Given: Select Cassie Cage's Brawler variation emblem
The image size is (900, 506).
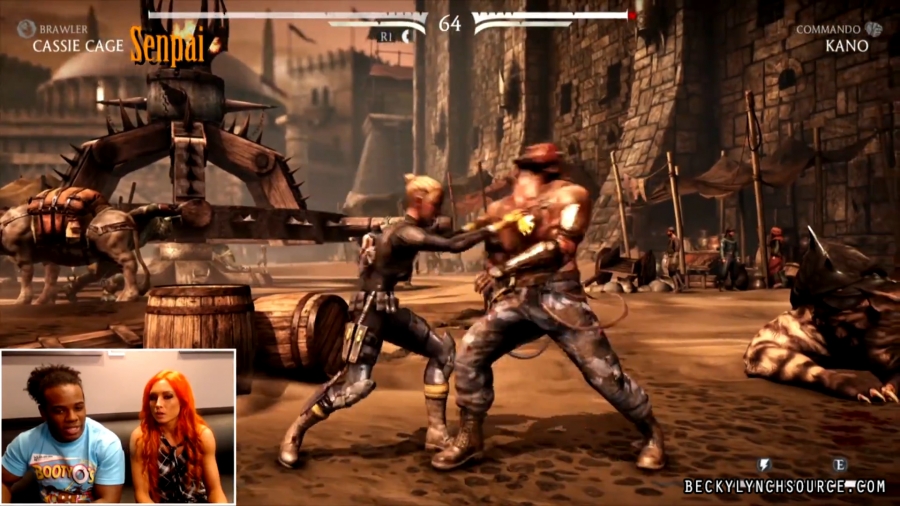Looking at the screenshot, I should pos(26,29).
